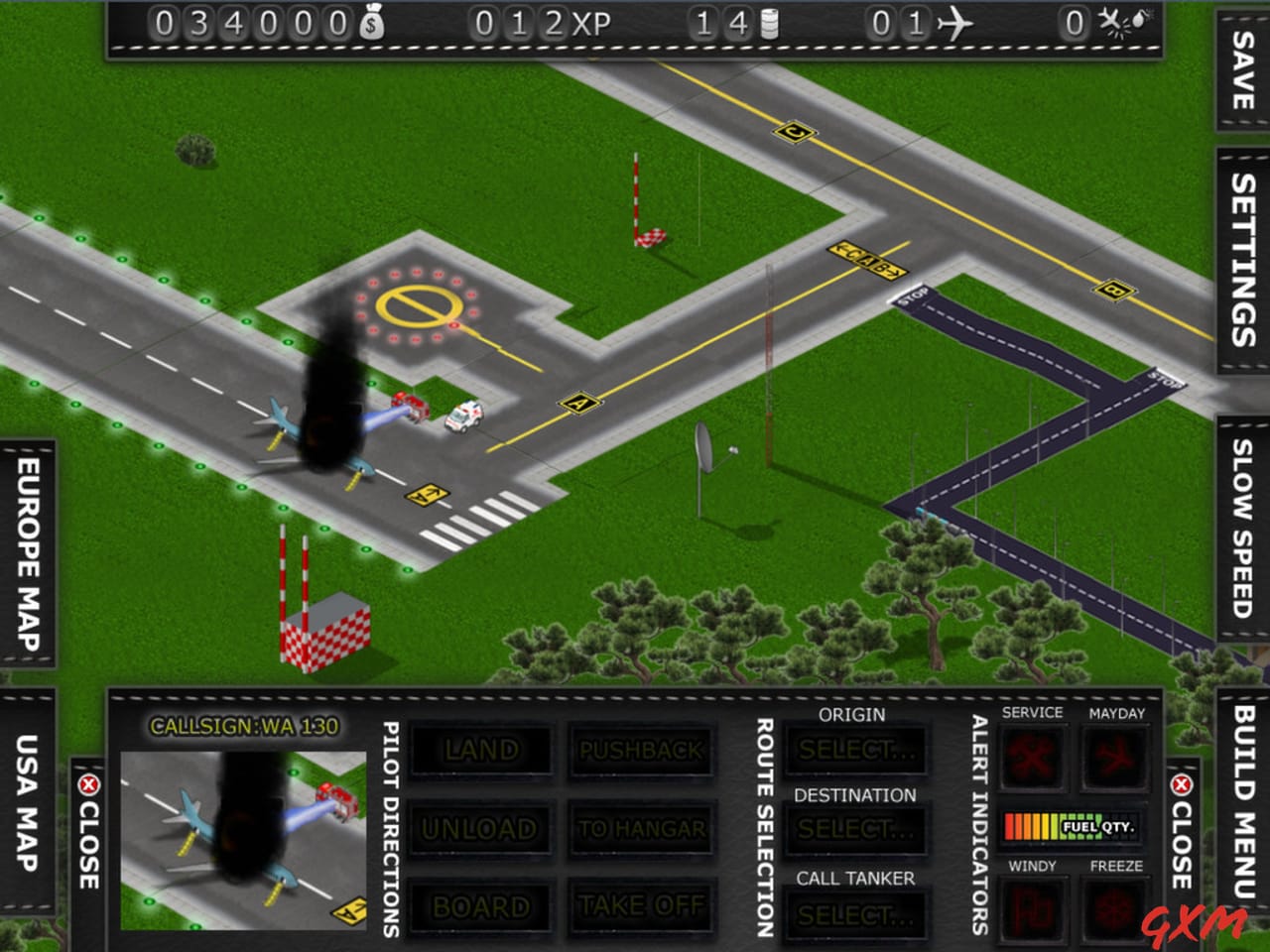Viewport: 1270px width, 952px height.
Task: Open the CALL TANKER selector
Action: [855, 912]
